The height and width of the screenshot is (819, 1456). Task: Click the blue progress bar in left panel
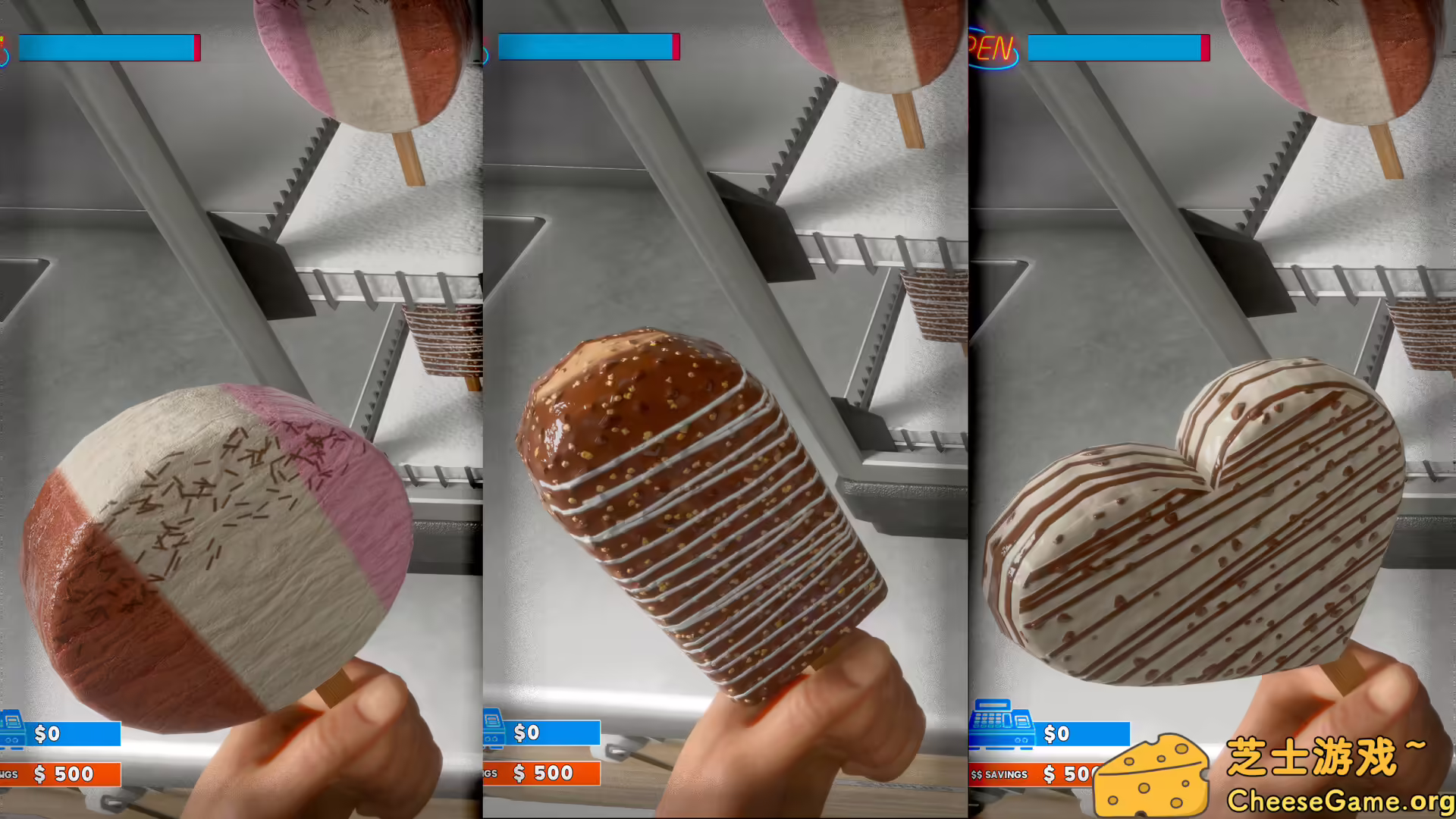tap(106, 48)
